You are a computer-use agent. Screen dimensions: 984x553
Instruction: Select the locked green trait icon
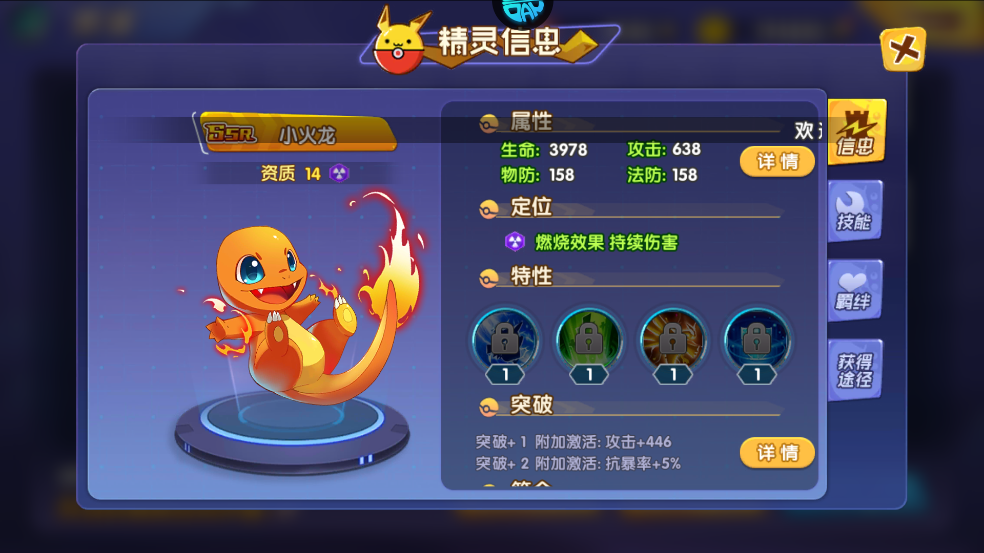589,340
